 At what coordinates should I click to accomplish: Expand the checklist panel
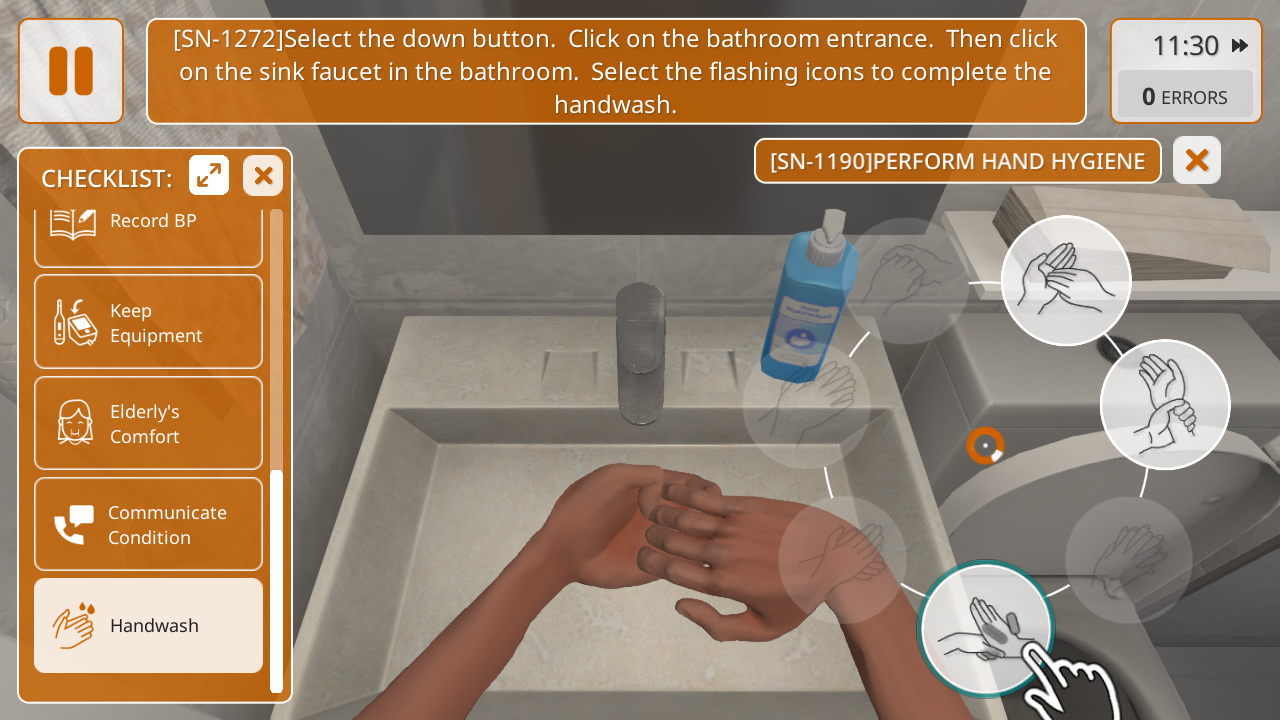209,176
